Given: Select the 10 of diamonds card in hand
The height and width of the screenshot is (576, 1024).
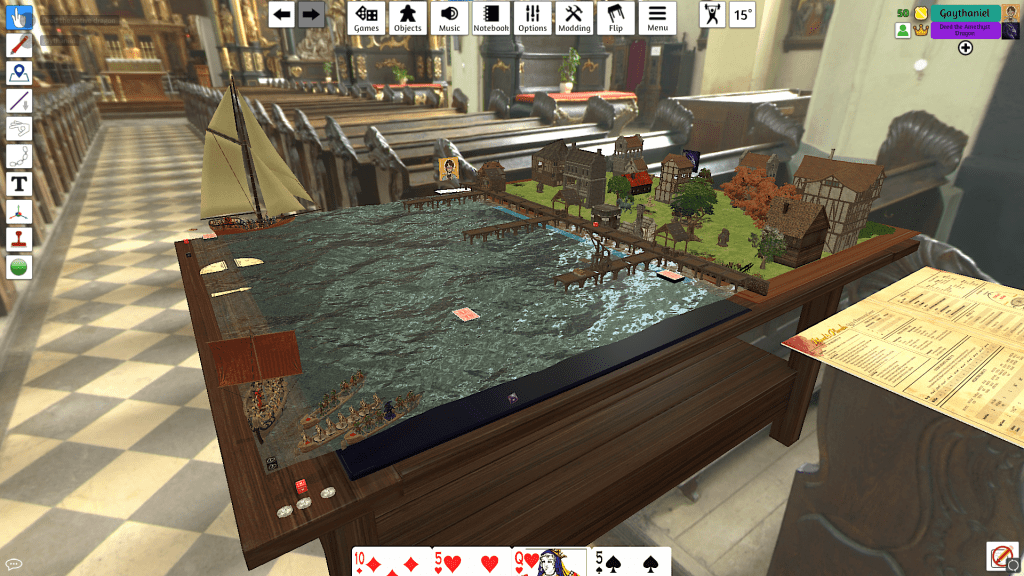Looking at the screenshot, I should (x=391, y=562).
